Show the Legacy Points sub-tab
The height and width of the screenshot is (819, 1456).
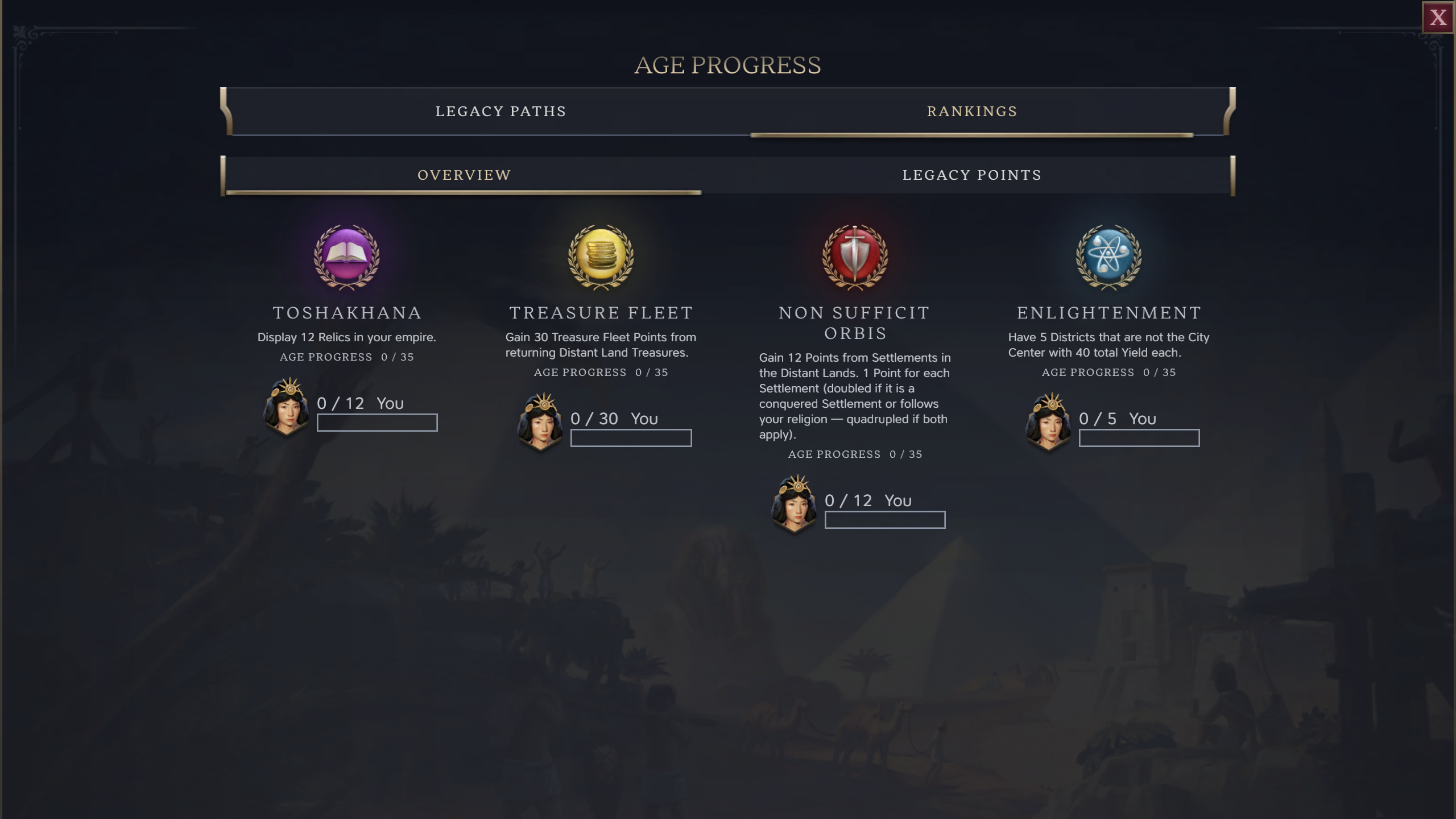click(x=972, y=175)
